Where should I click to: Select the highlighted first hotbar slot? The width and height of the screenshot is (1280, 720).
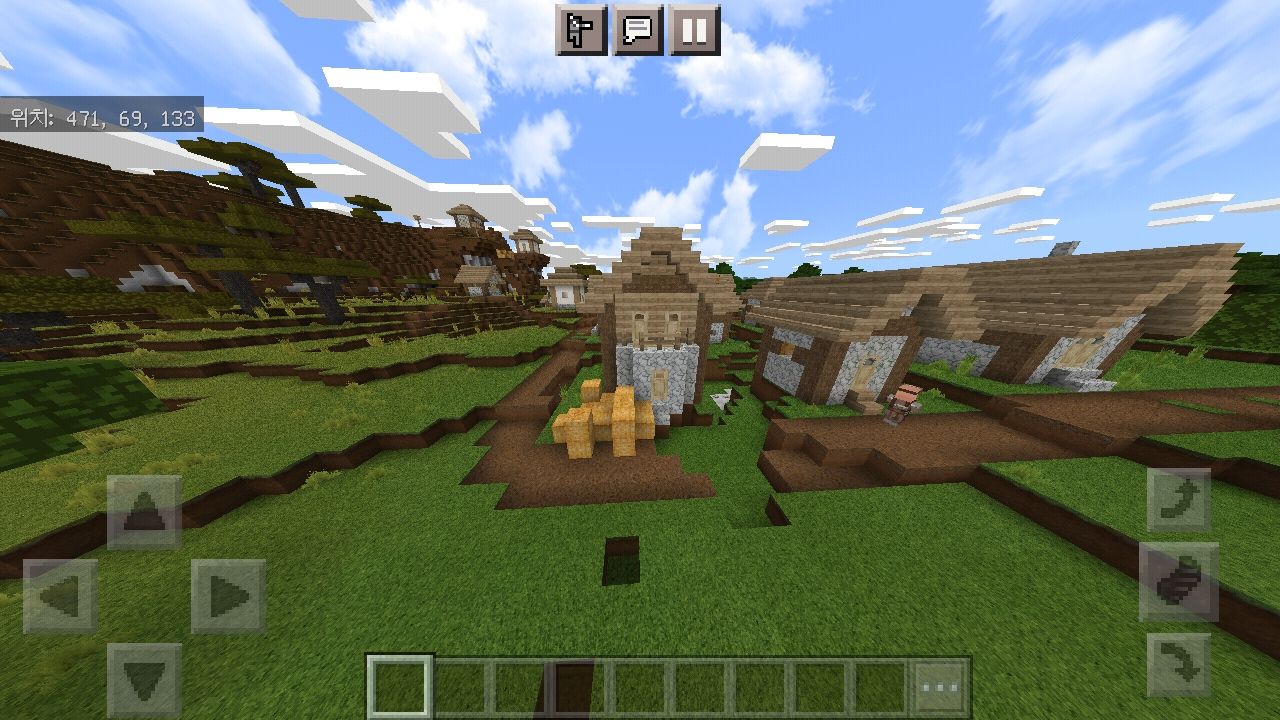pyautogui.click(x=400, y=687)
